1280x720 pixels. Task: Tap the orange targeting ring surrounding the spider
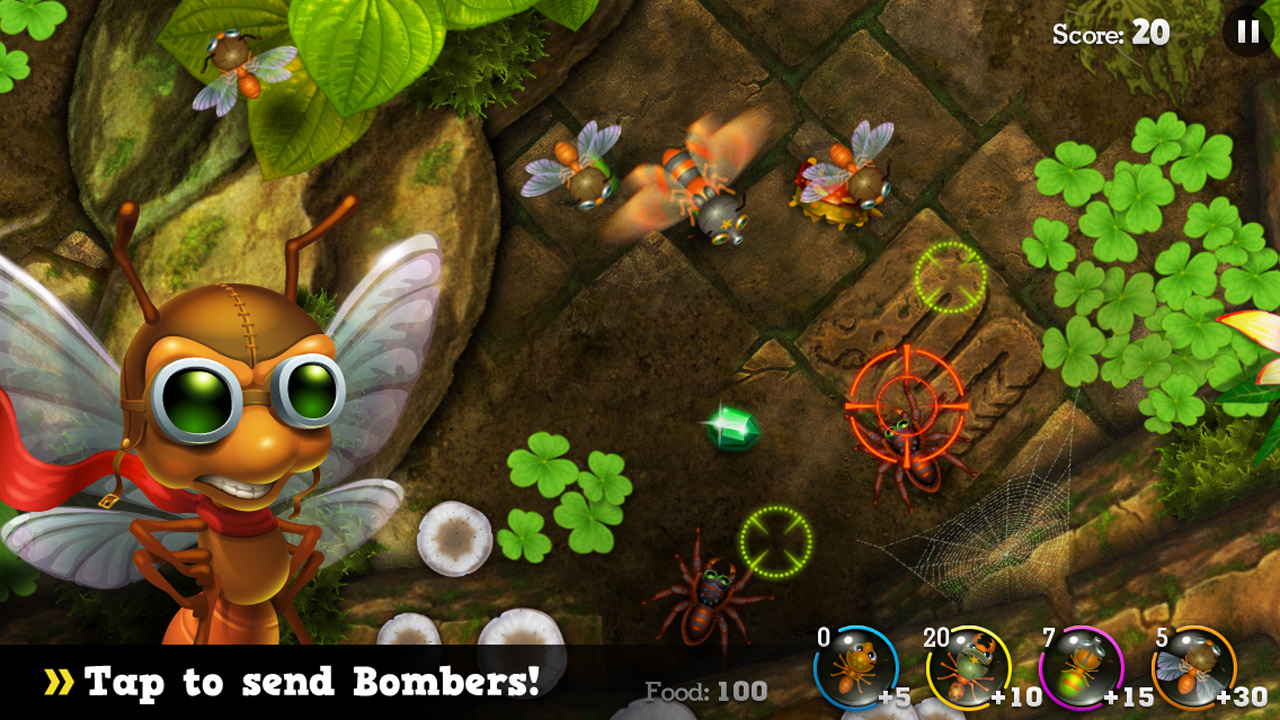click(906, 410)
